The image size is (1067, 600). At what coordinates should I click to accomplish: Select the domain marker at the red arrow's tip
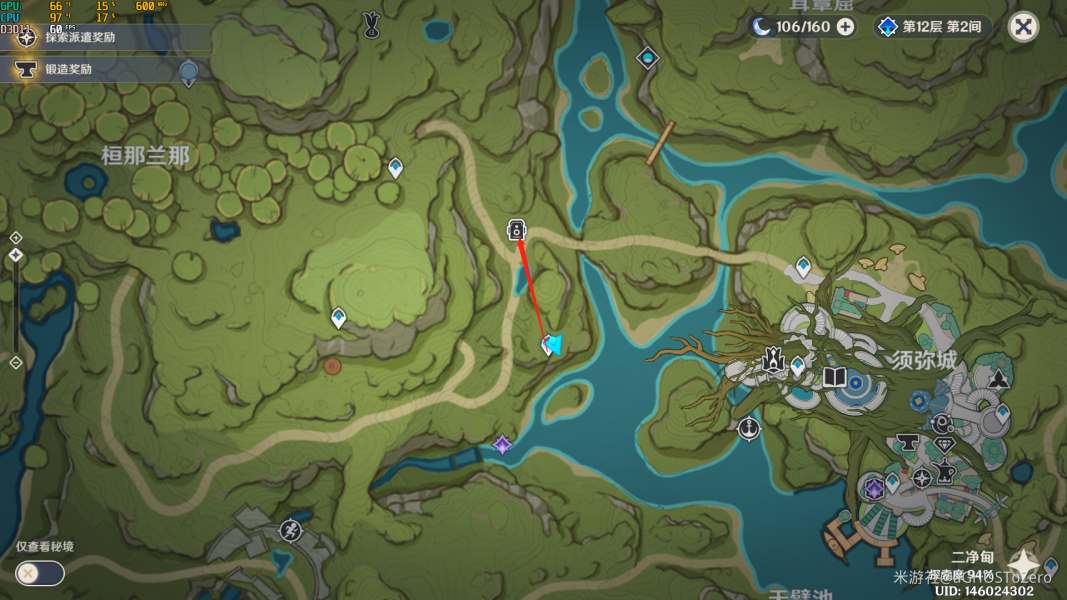[x=516, y=231]
